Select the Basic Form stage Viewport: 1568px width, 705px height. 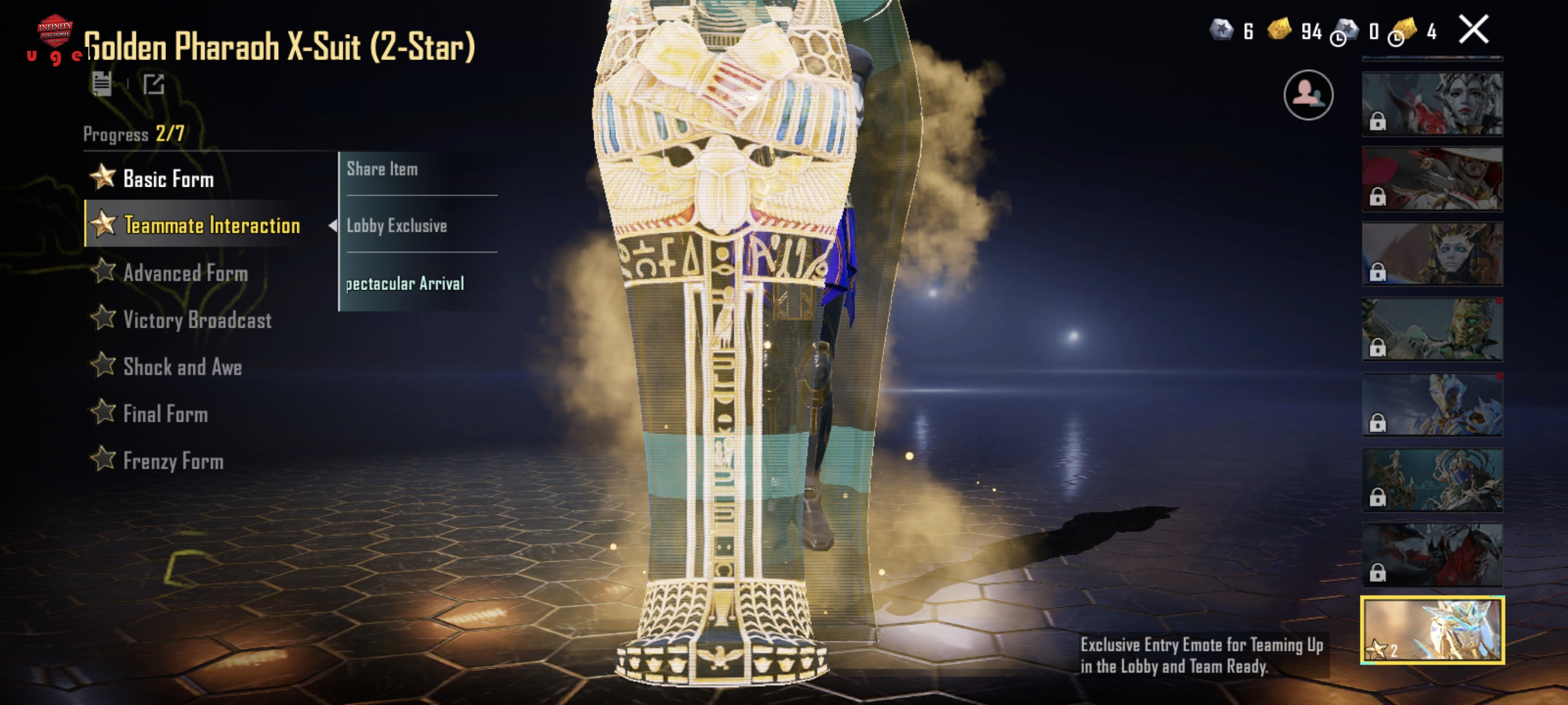pos(168,179)
